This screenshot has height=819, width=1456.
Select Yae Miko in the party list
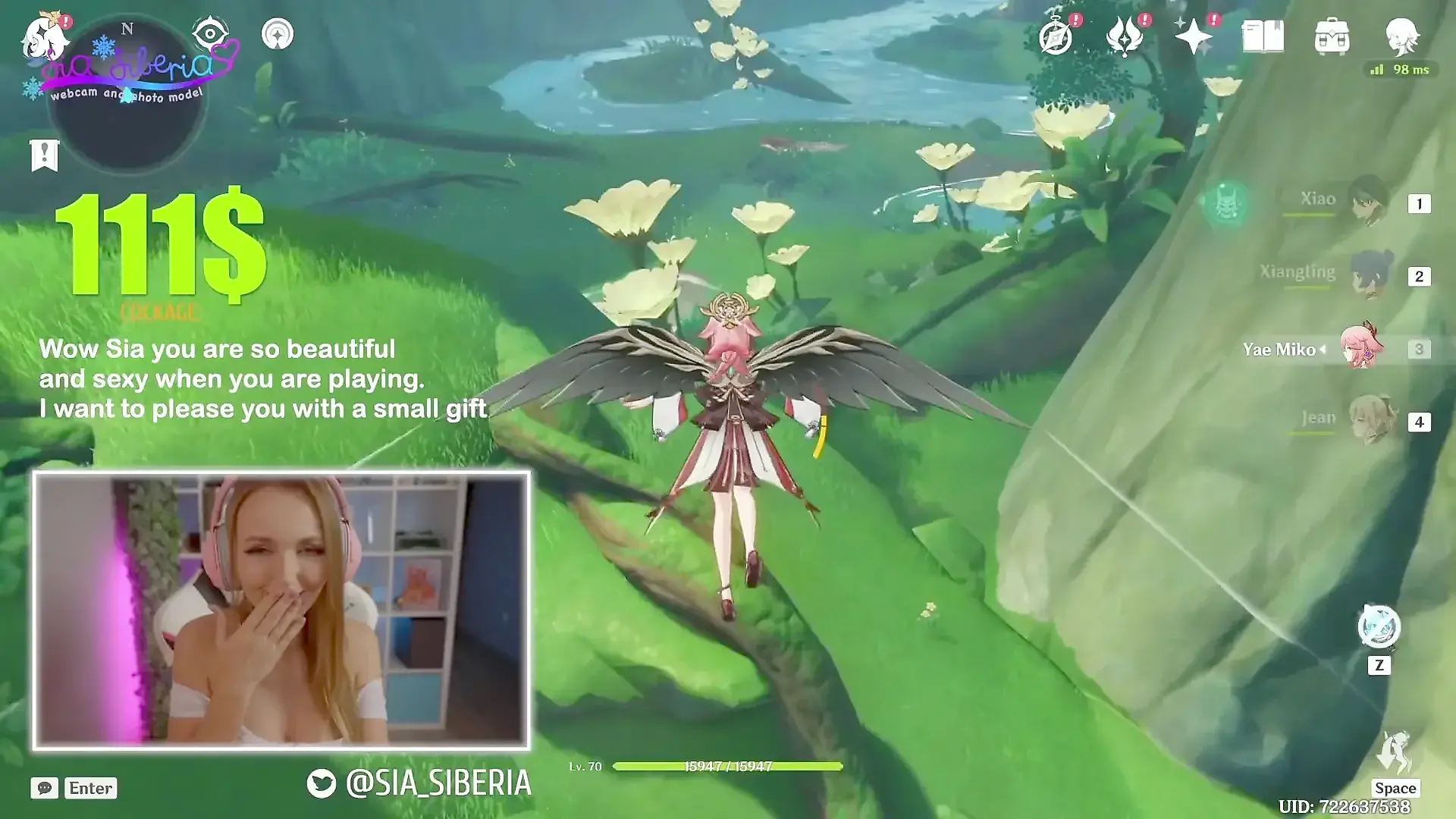coord(1361,348)
